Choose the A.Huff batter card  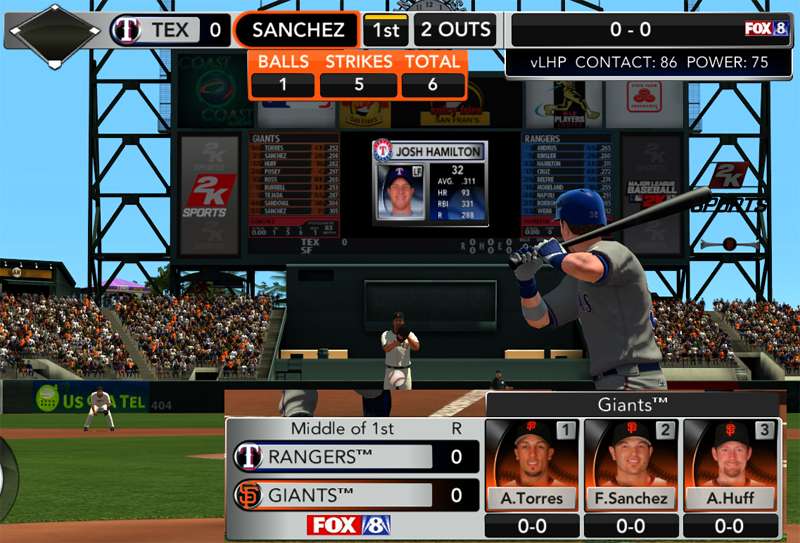730,466
